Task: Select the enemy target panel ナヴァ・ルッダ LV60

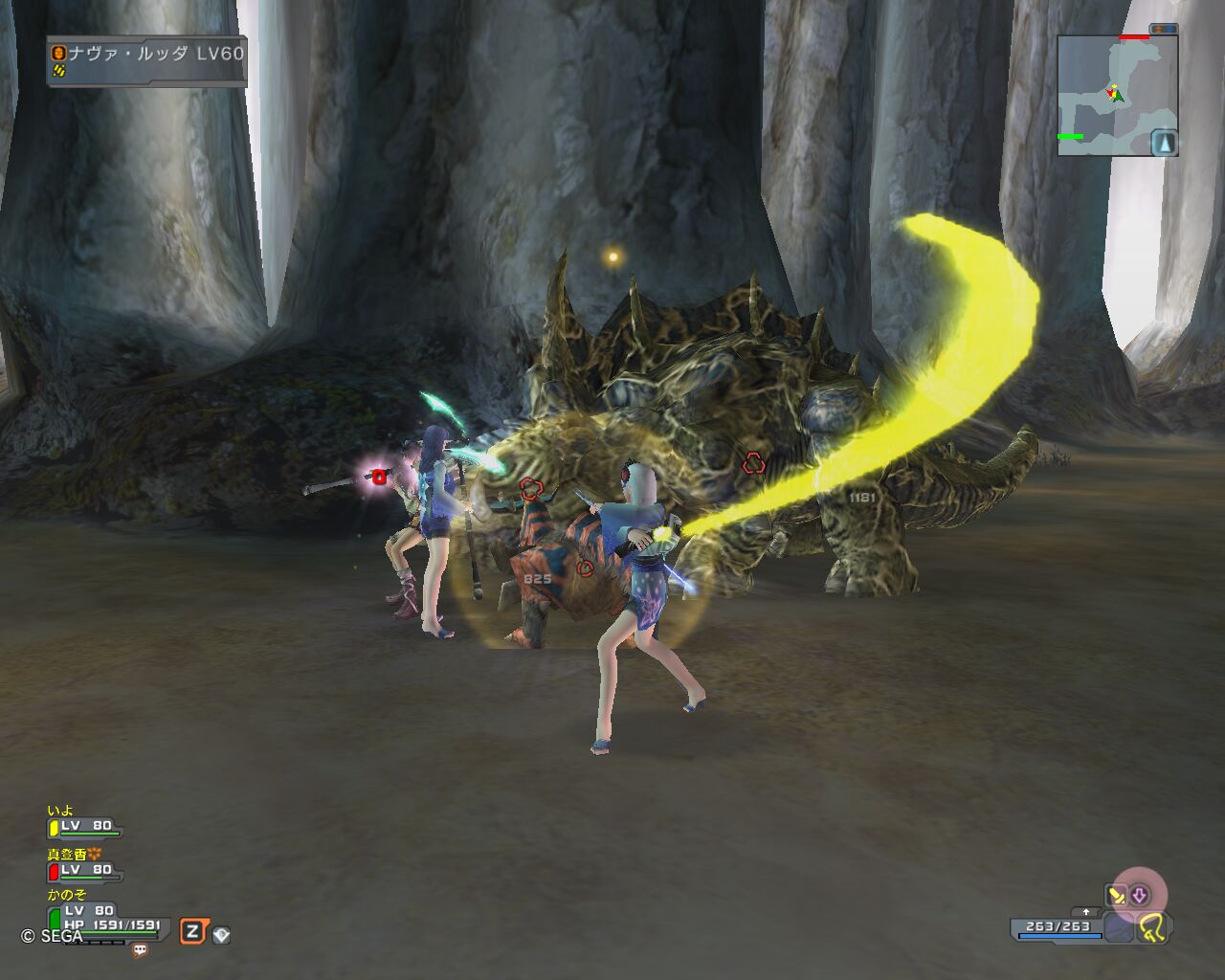Action: [147, 61]
